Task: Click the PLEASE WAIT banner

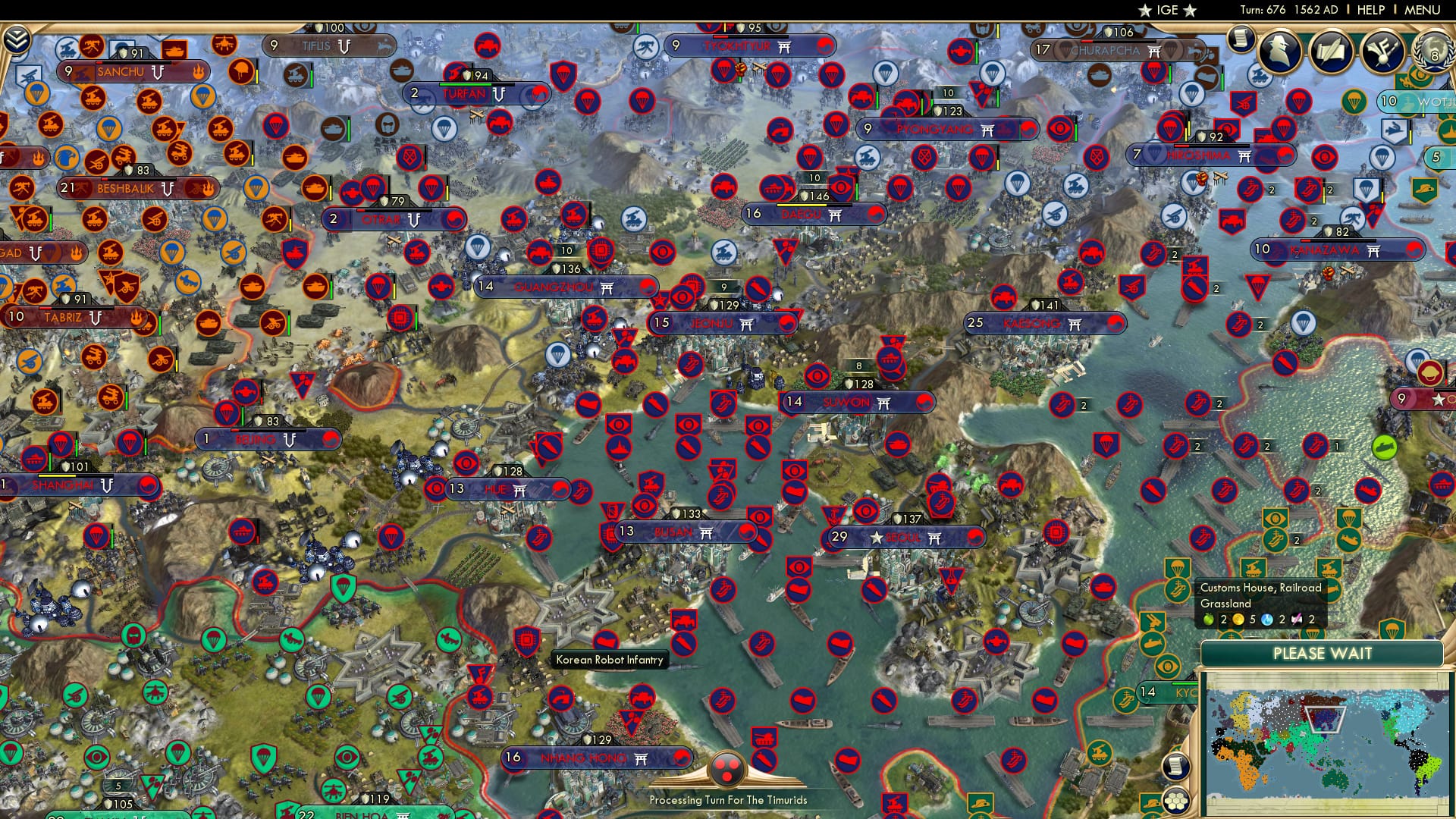Action: tap(1324, 654)
